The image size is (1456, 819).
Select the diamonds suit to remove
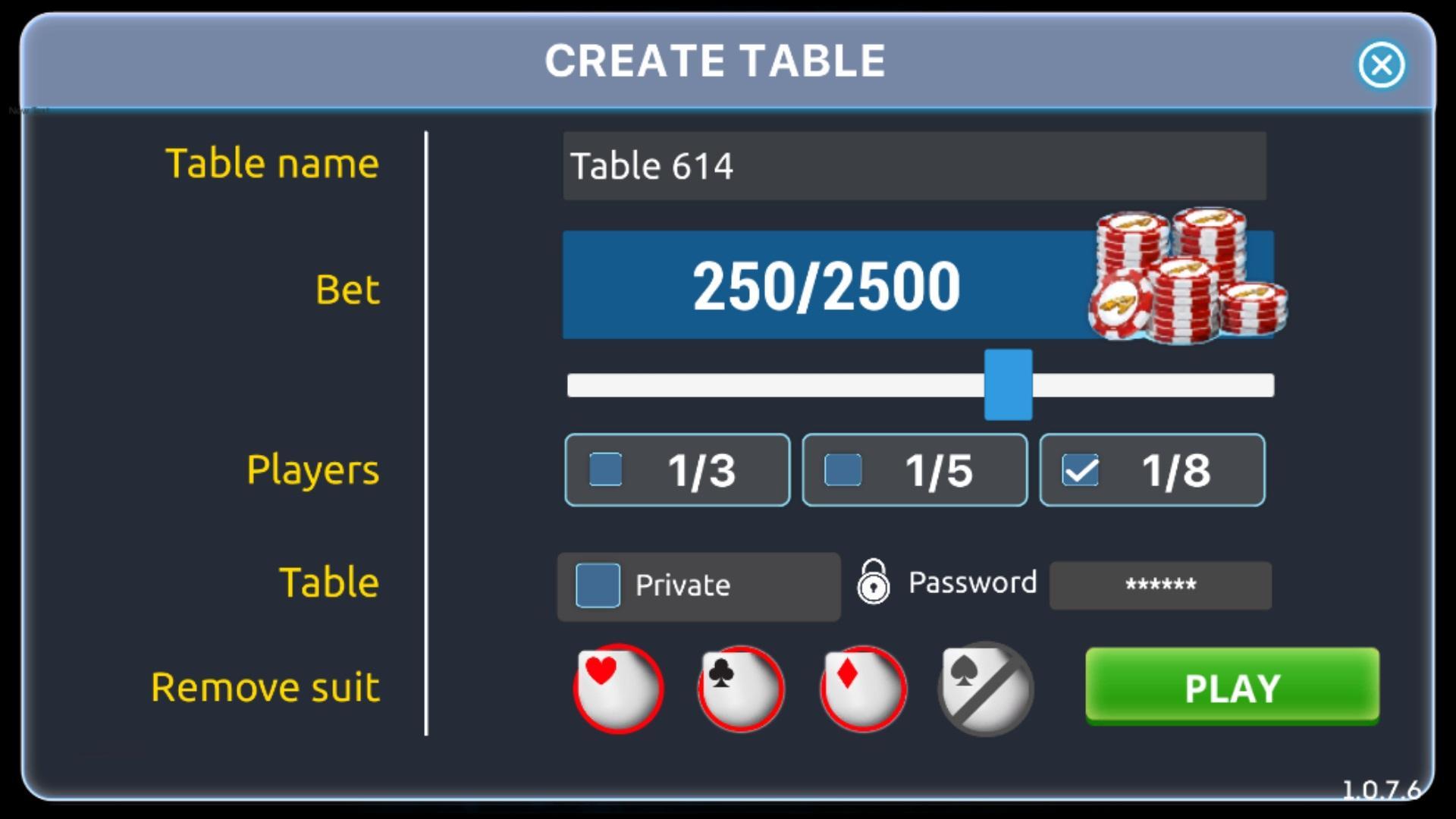[x=863, y=688]
